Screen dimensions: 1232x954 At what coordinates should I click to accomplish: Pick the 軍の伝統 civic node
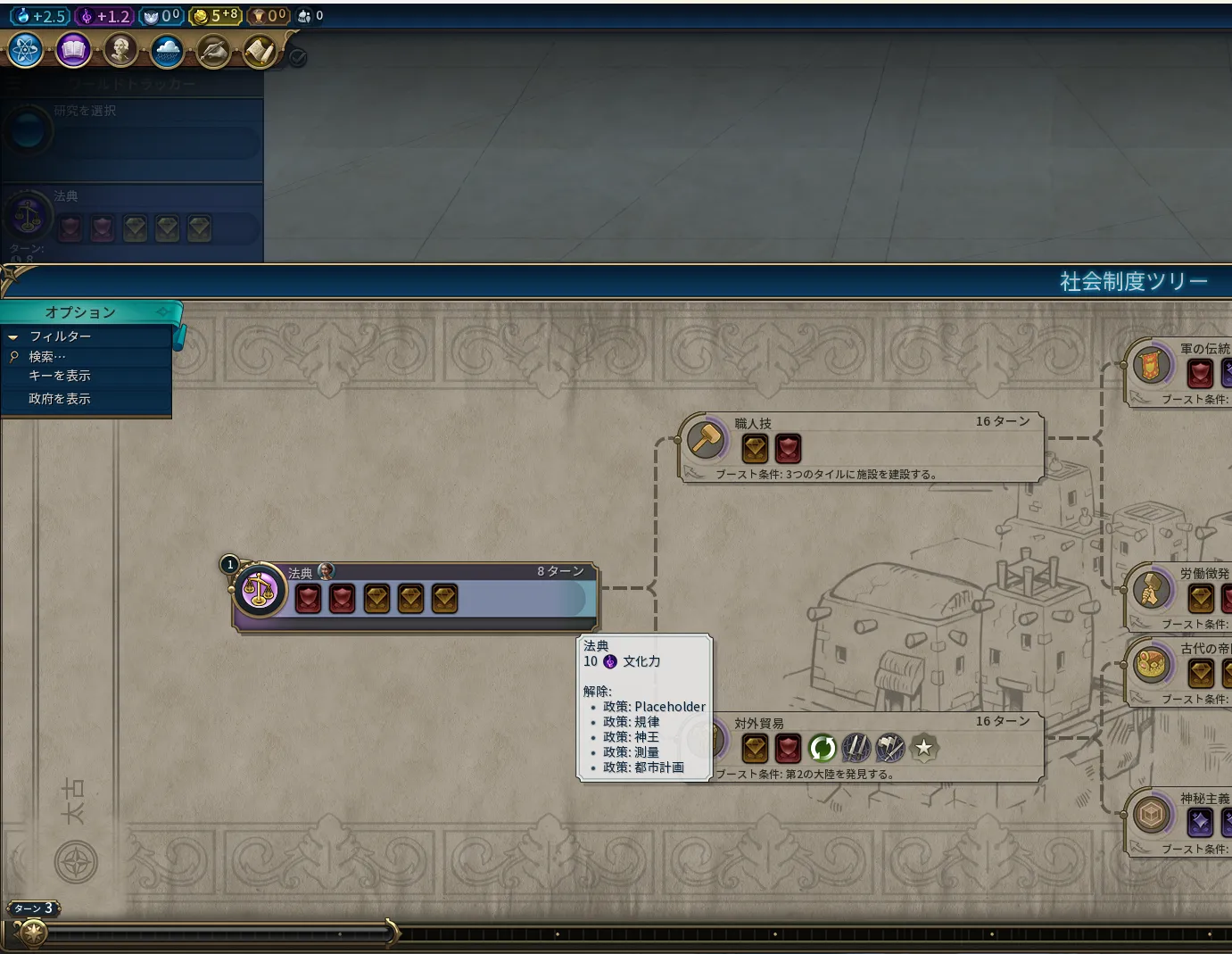[x=1151, y=365]
